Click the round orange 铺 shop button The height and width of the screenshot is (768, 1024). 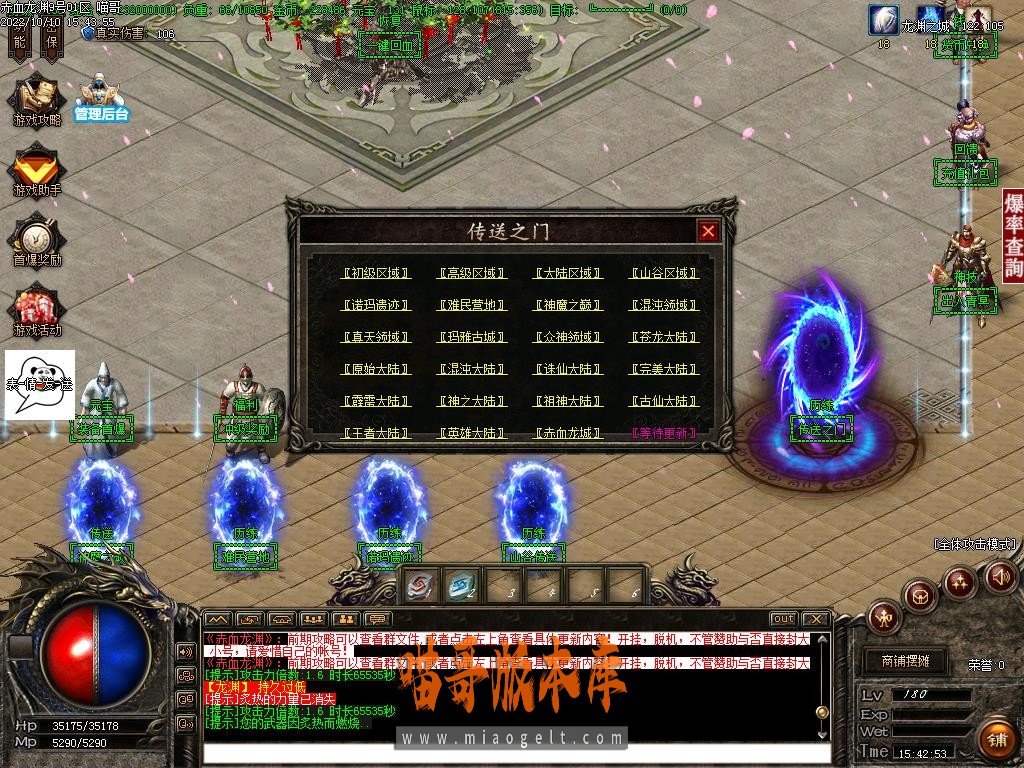tap(995, 739)
